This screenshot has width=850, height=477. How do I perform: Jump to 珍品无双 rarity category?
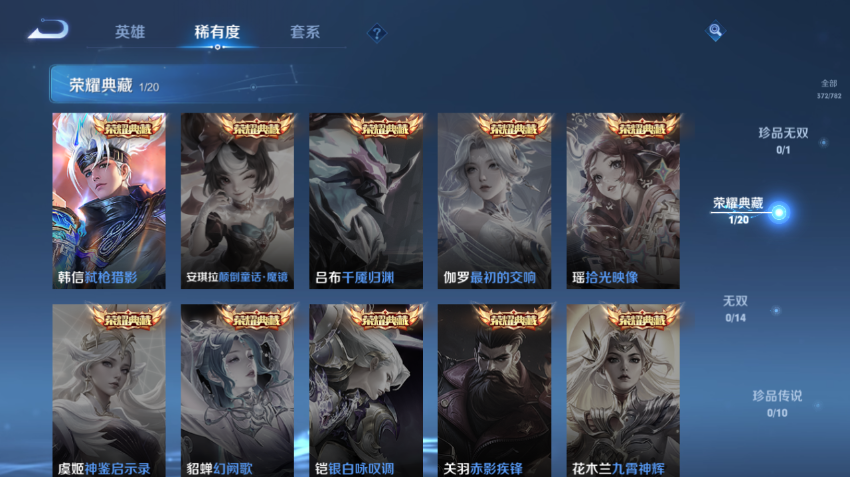point(783,139)
